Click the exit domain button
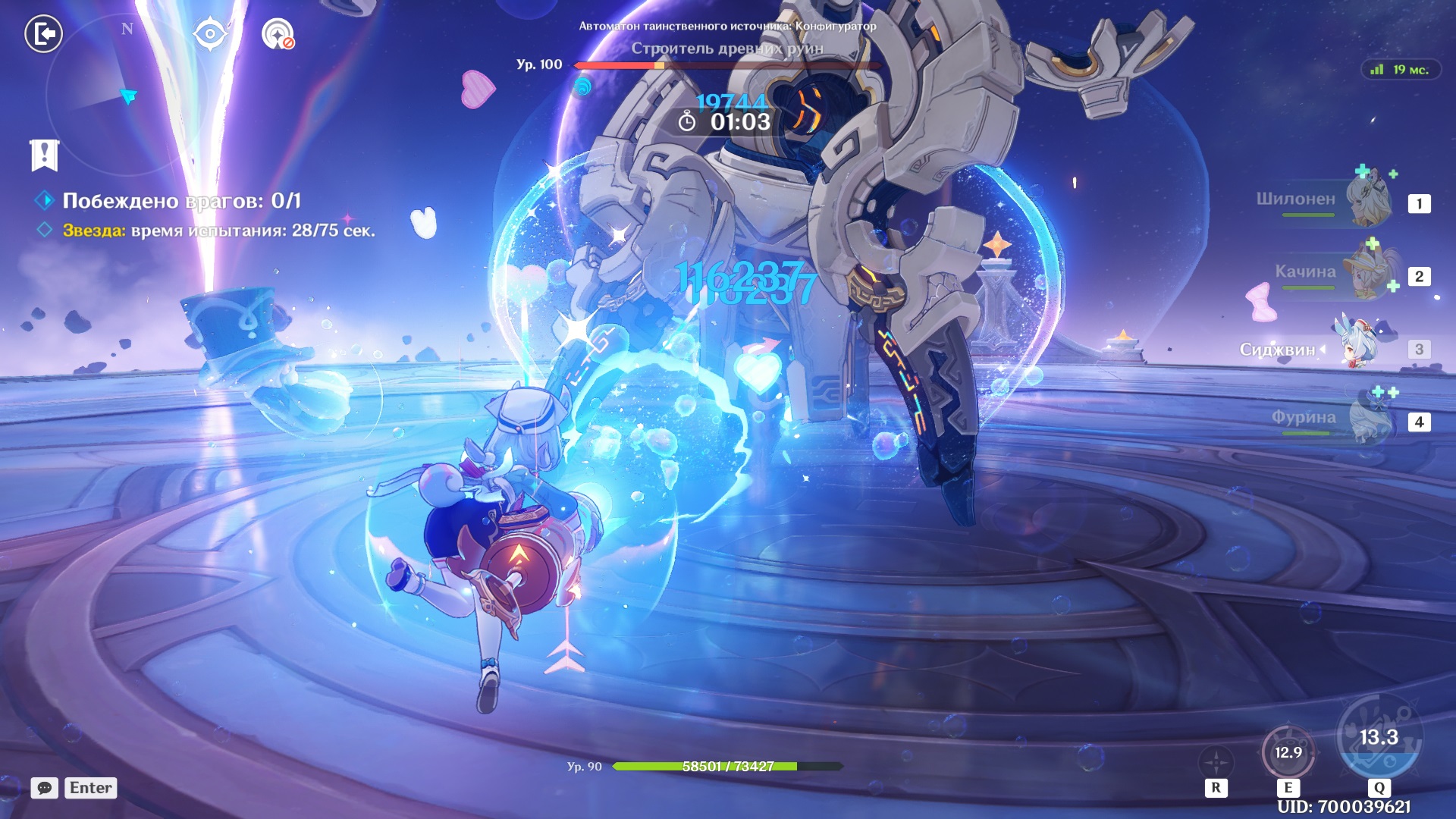 pos(43,34)
